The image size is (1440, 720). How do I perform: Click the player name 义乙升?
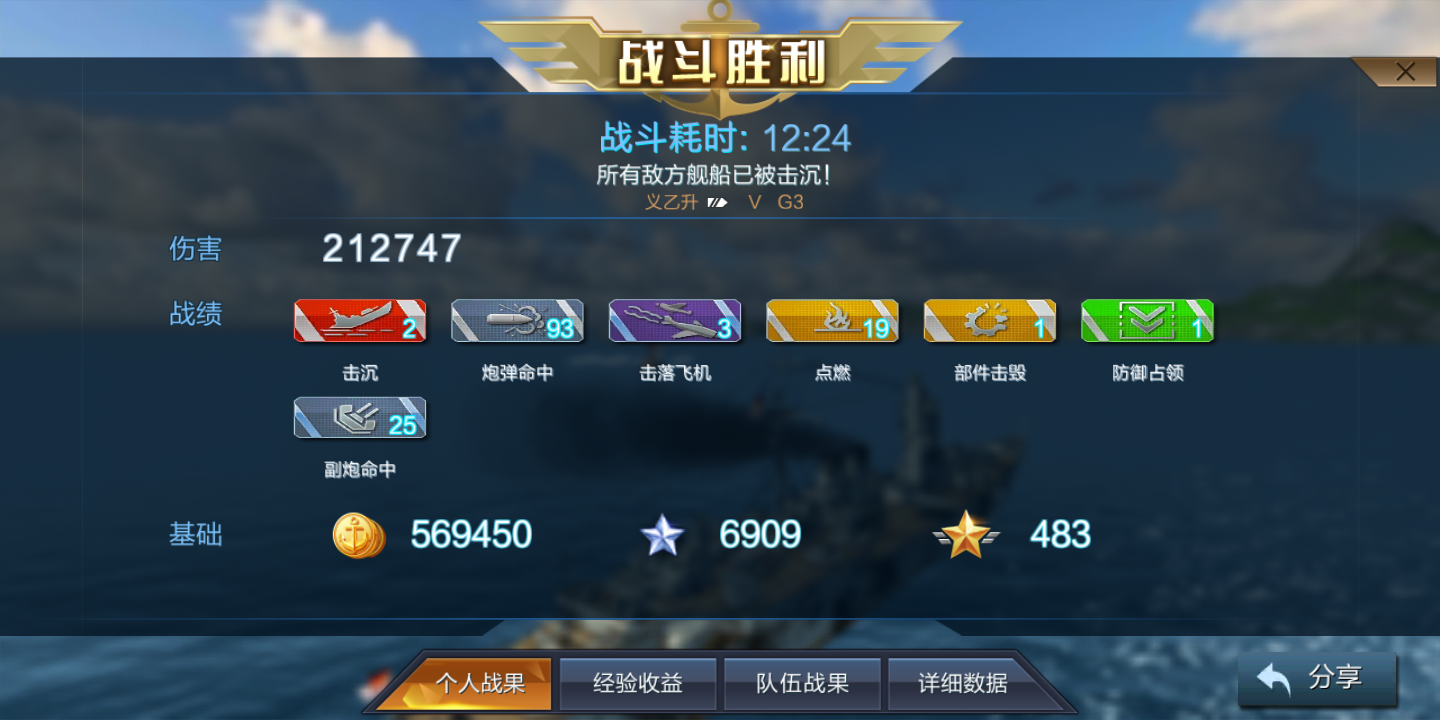point(671,202)
